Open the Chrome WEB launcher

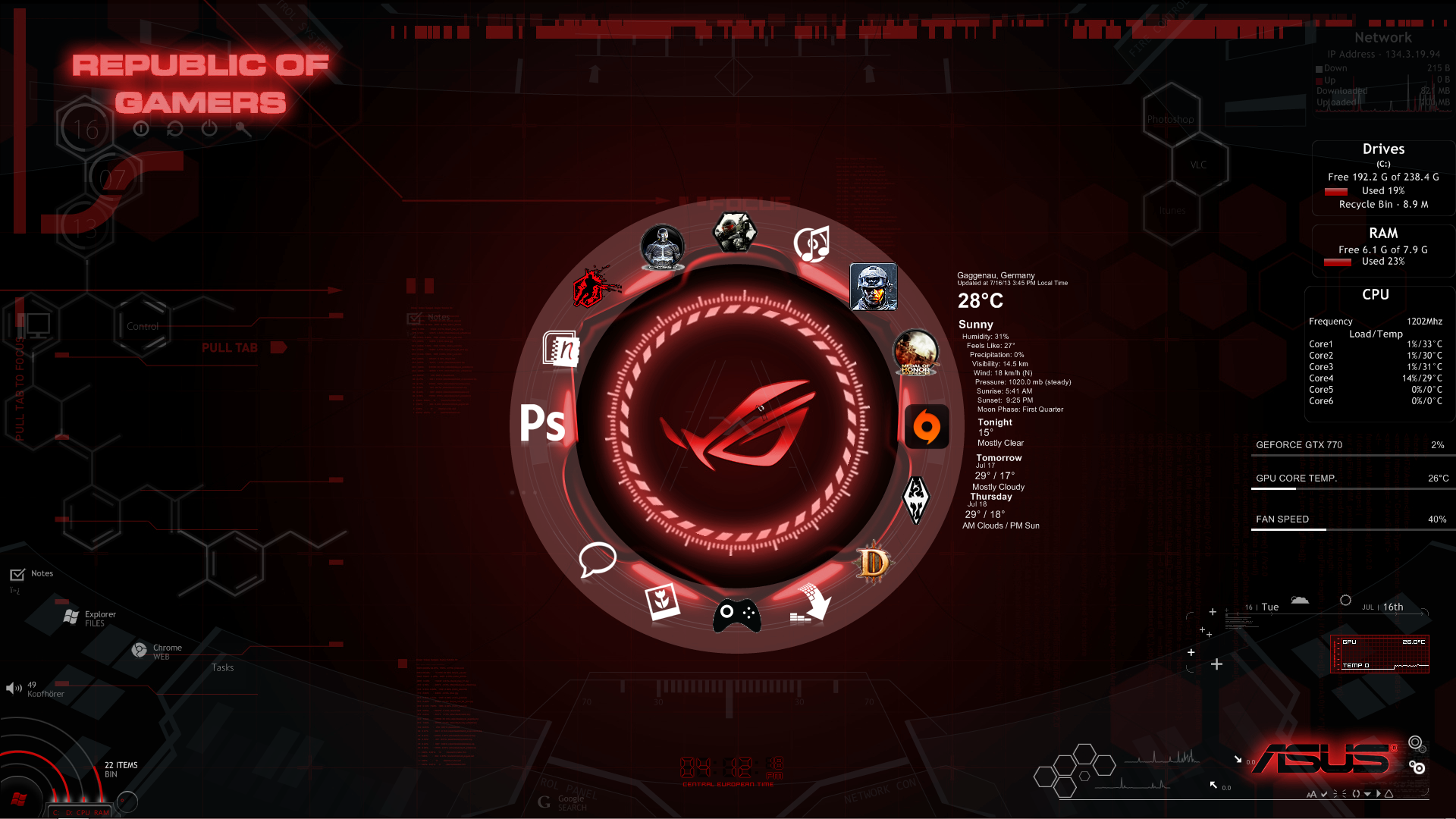pyautogui.click(x=140, y=650)
